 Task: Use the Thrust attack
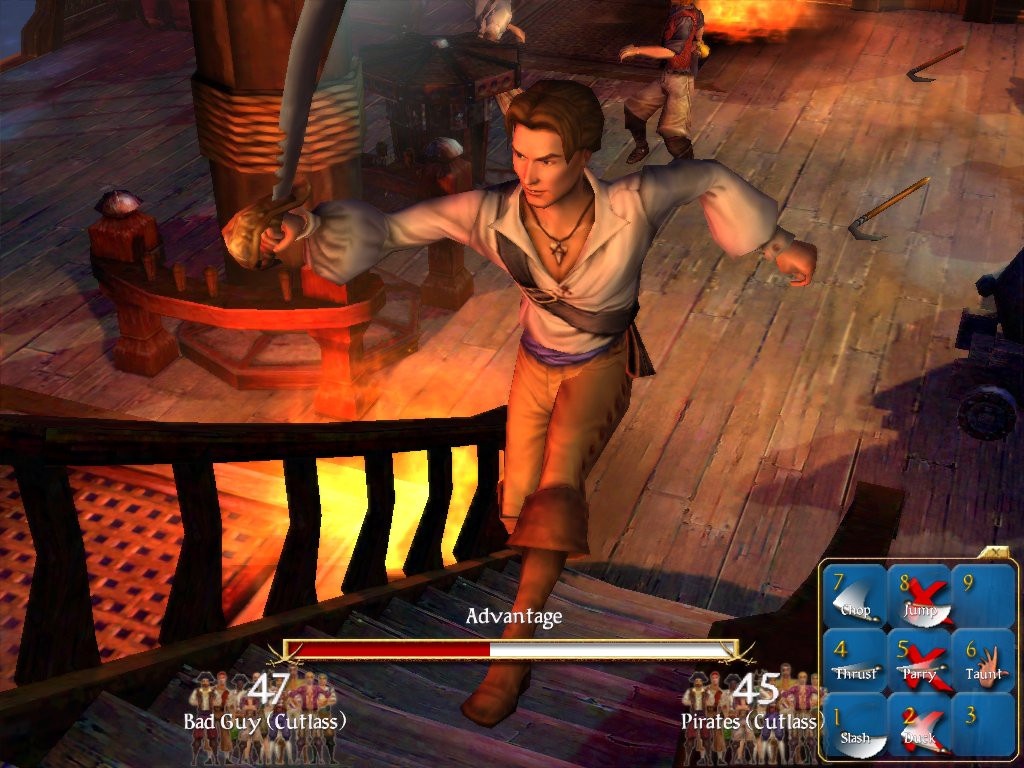(x=854, y=662)
